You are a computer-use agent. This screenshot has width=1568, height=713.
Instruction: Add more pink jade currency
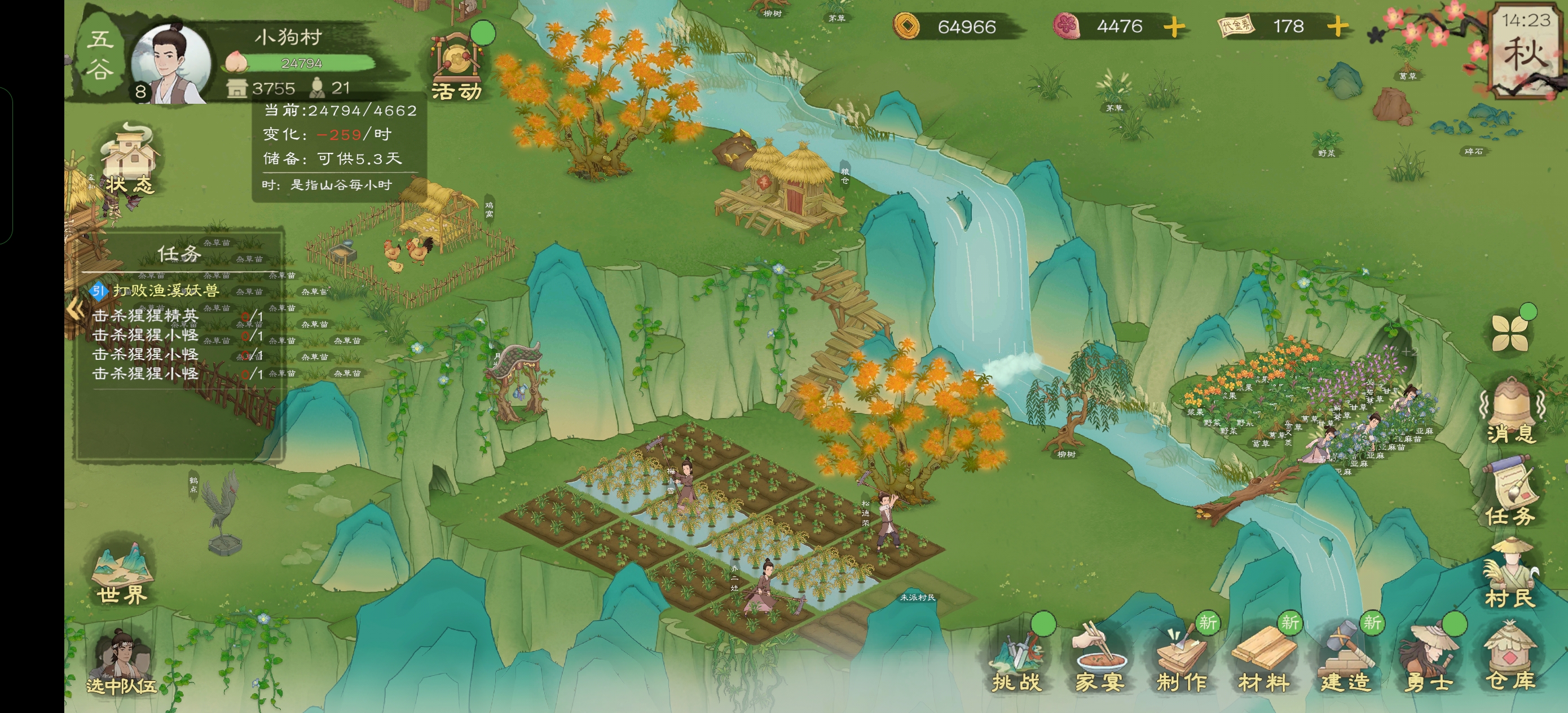[1174, 27]
